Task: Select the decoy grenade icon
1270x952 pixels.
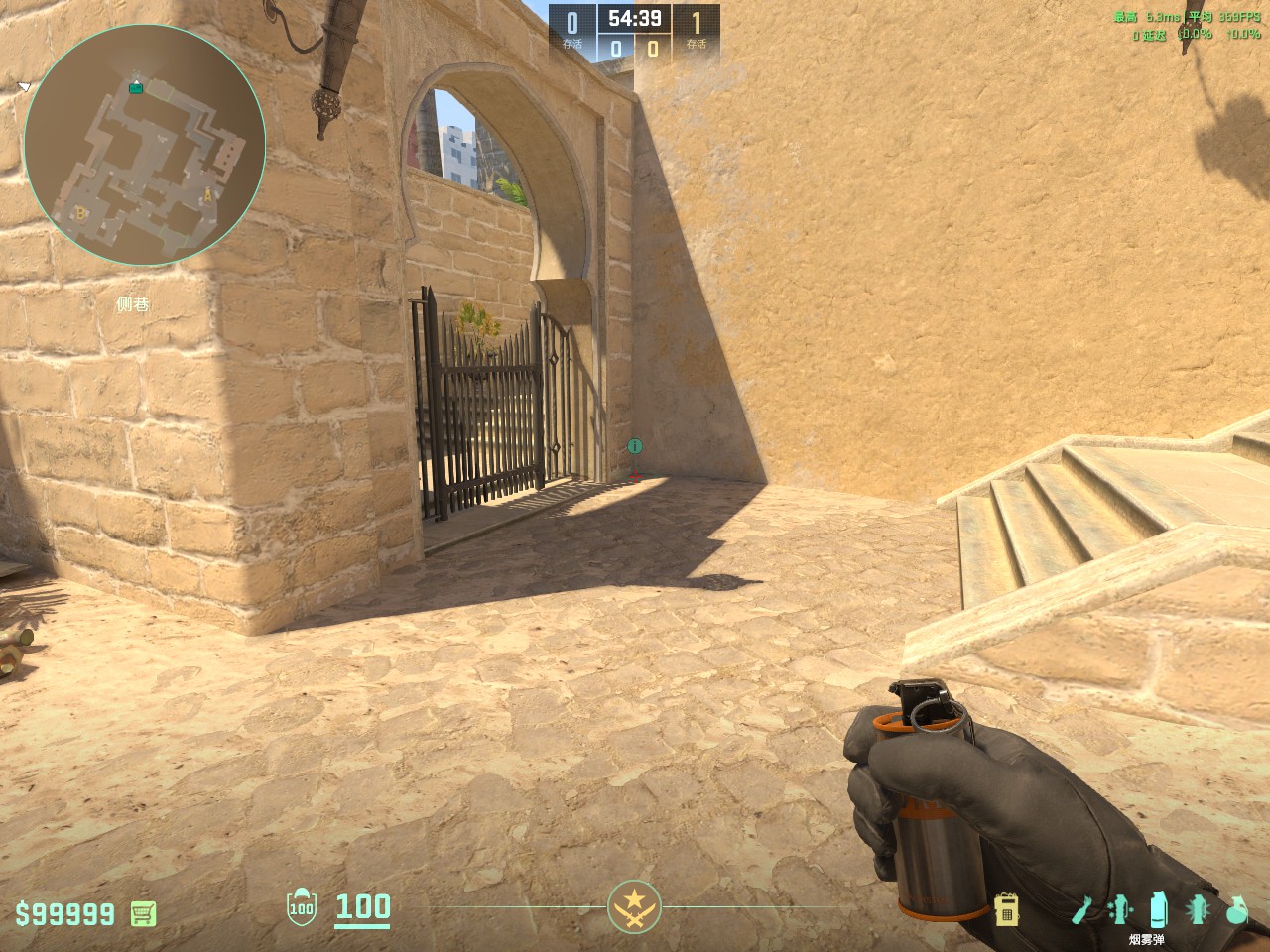Action: (1119, 909)
